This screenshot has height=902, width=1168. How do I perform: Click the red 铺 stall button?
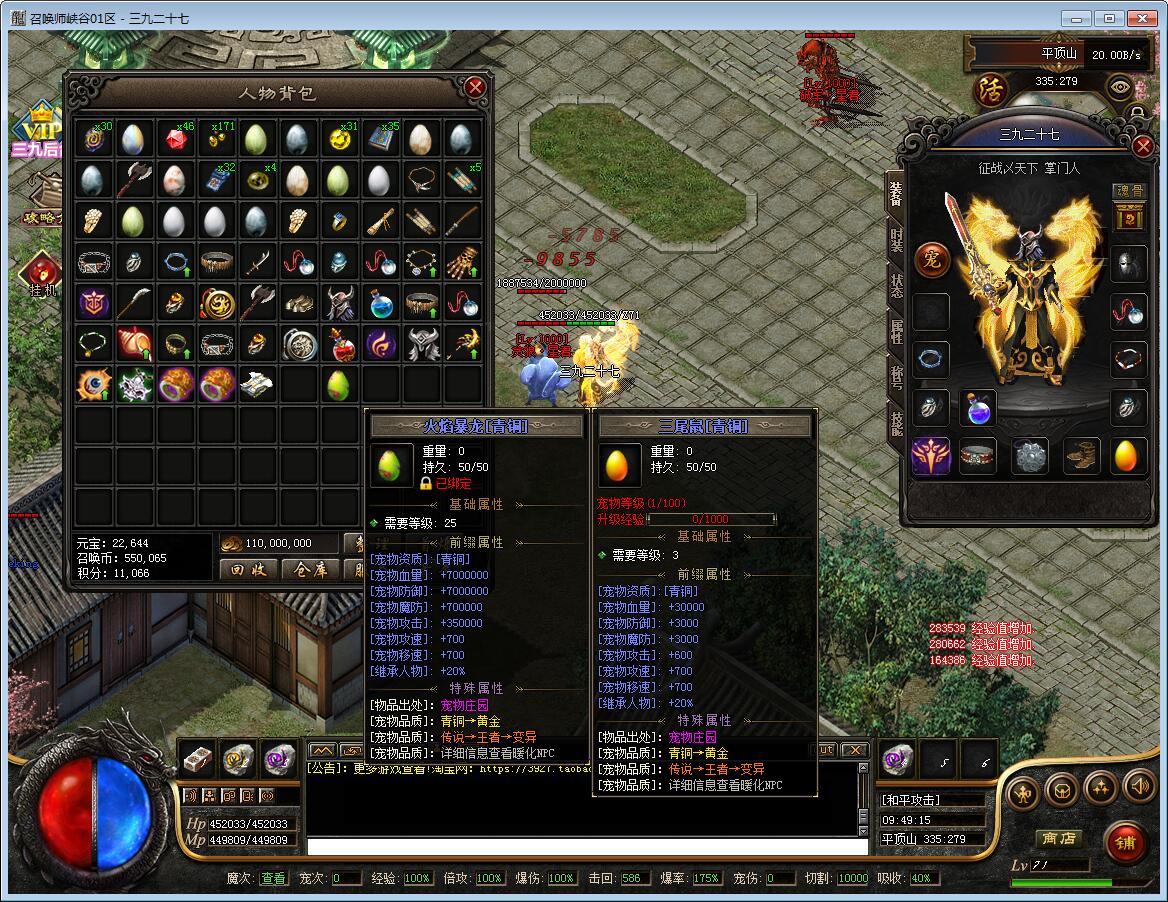tap(1126, 843)
